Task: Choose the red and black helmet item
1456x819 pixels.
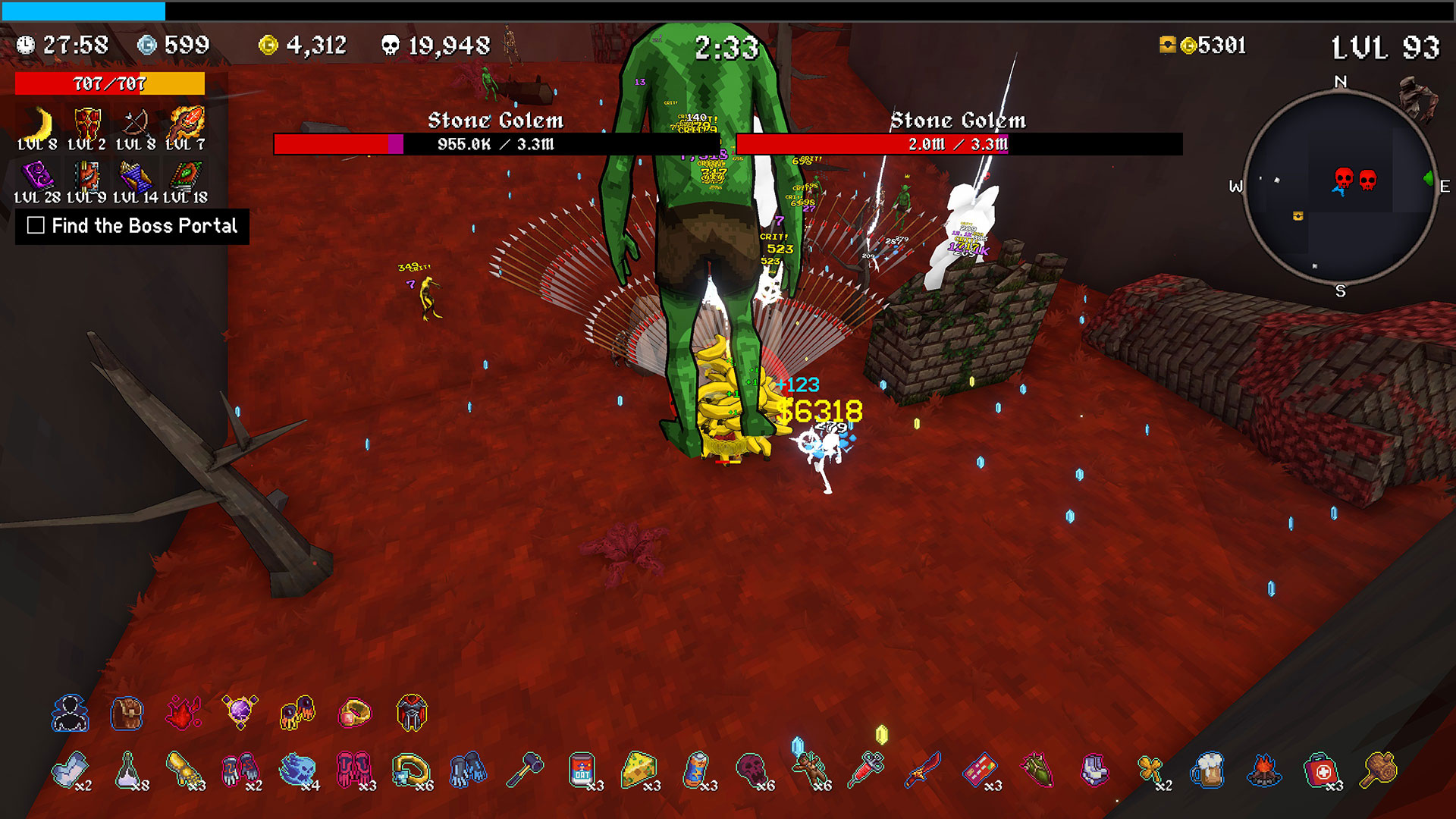Action: click(x=412, y=713)
